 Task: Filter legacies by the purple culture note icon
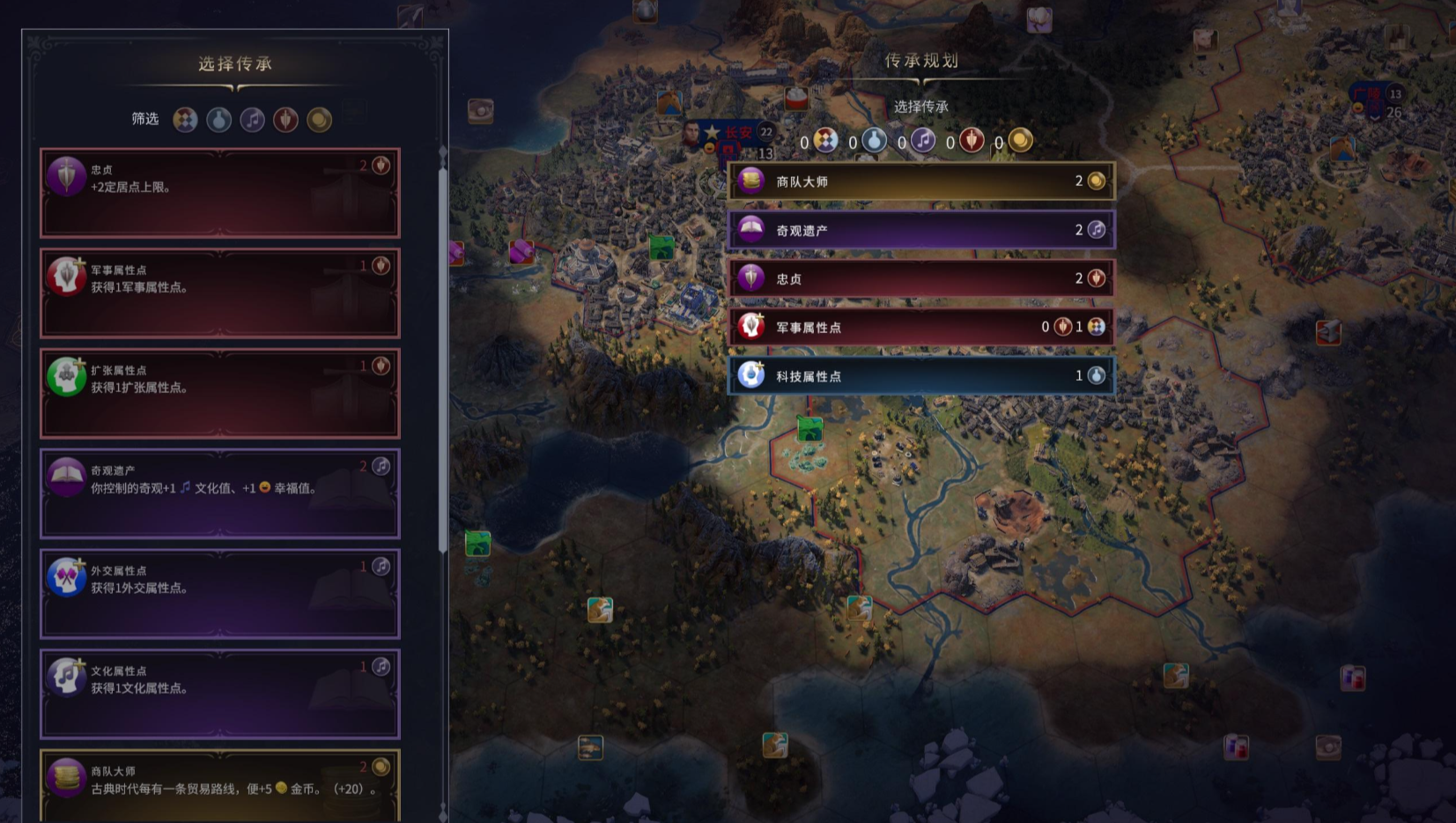point(253,120)
